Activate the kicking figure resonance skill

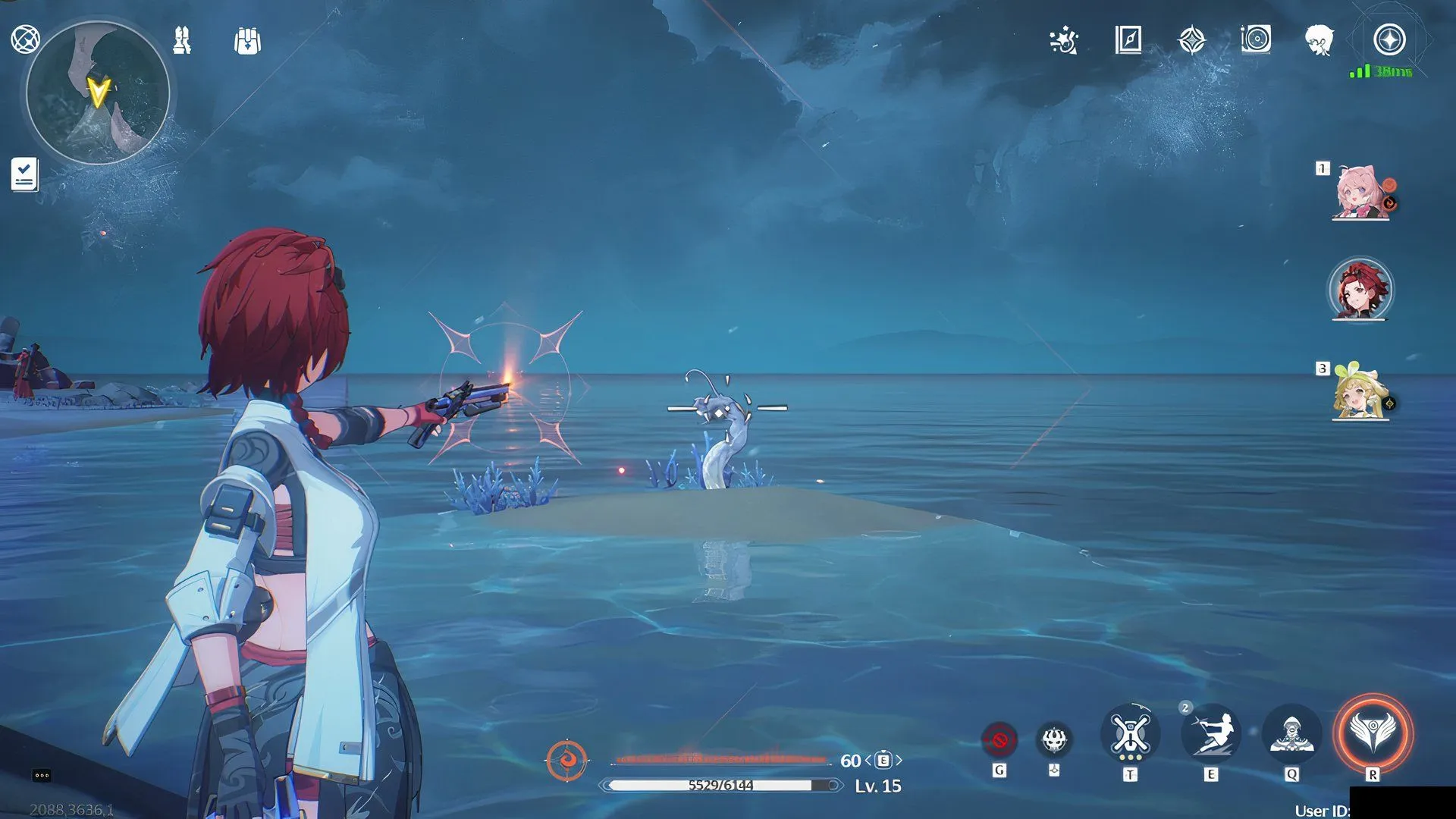[1211, 734]
